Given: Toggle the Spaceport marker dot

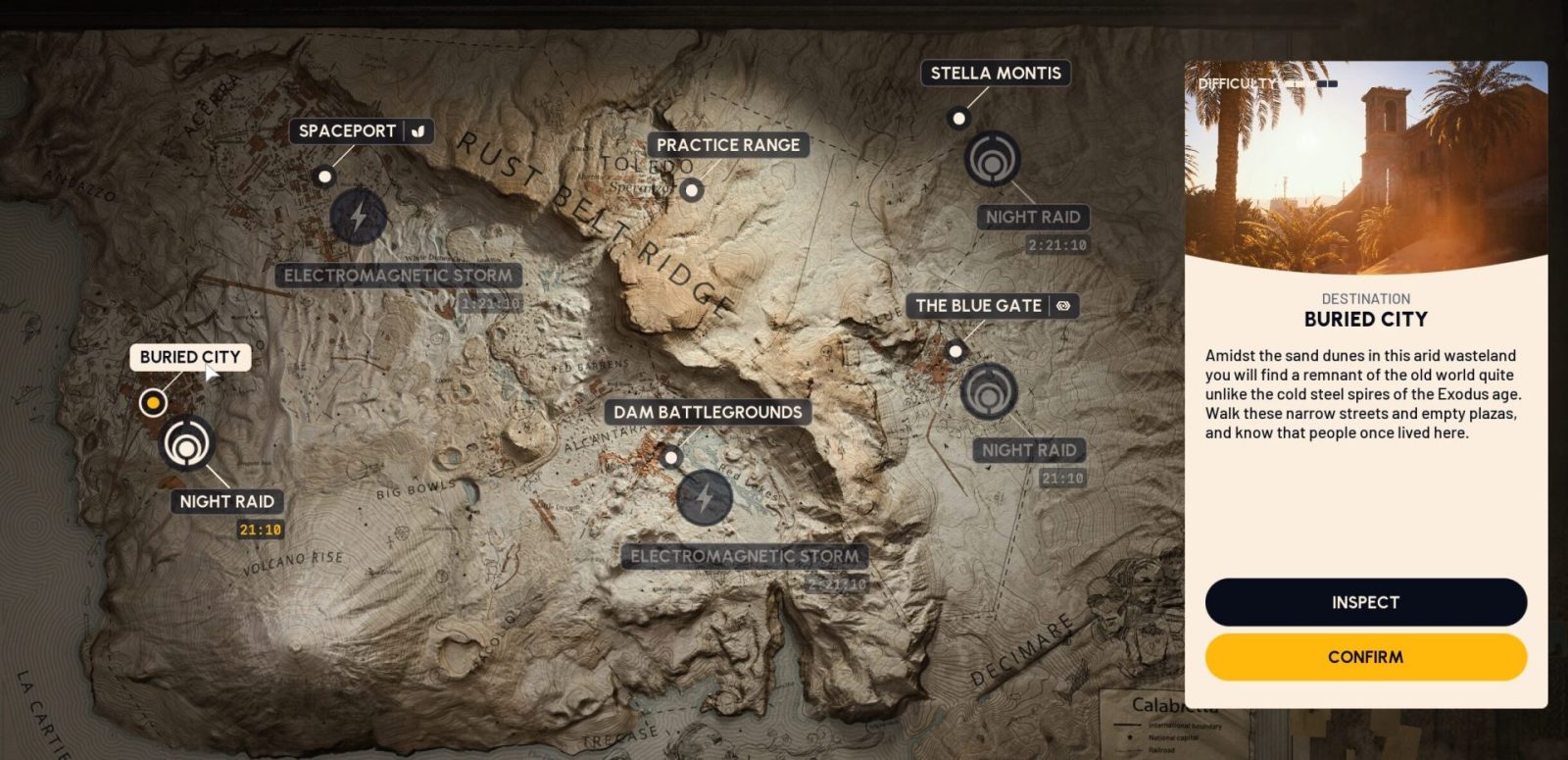Looking at the screenshot, I should point(325,177).
